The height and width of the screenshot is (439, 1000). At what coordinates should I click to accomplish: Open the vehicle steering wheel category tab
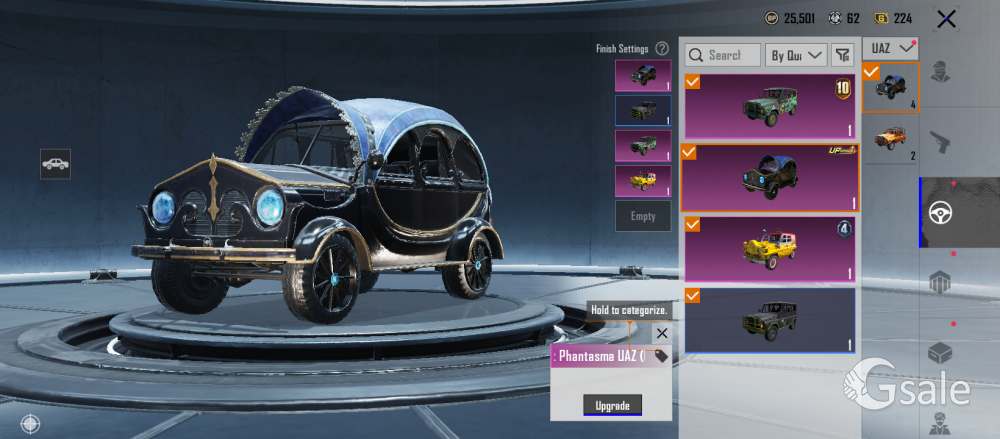point(940,212)
